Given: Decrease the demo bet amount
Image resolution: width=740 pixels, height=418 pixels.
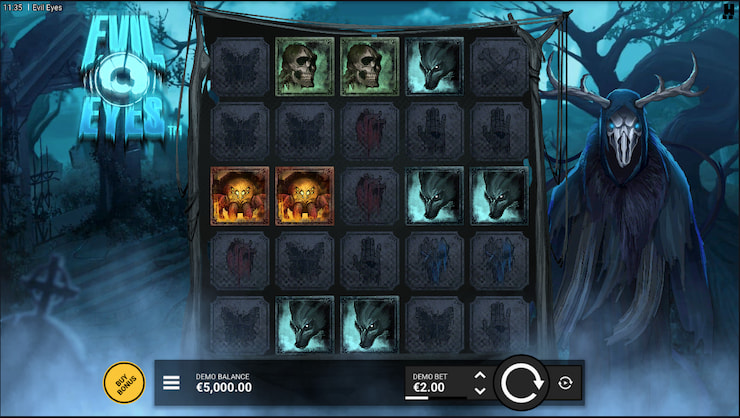Looking at the screenshot, I should point(479,390).
